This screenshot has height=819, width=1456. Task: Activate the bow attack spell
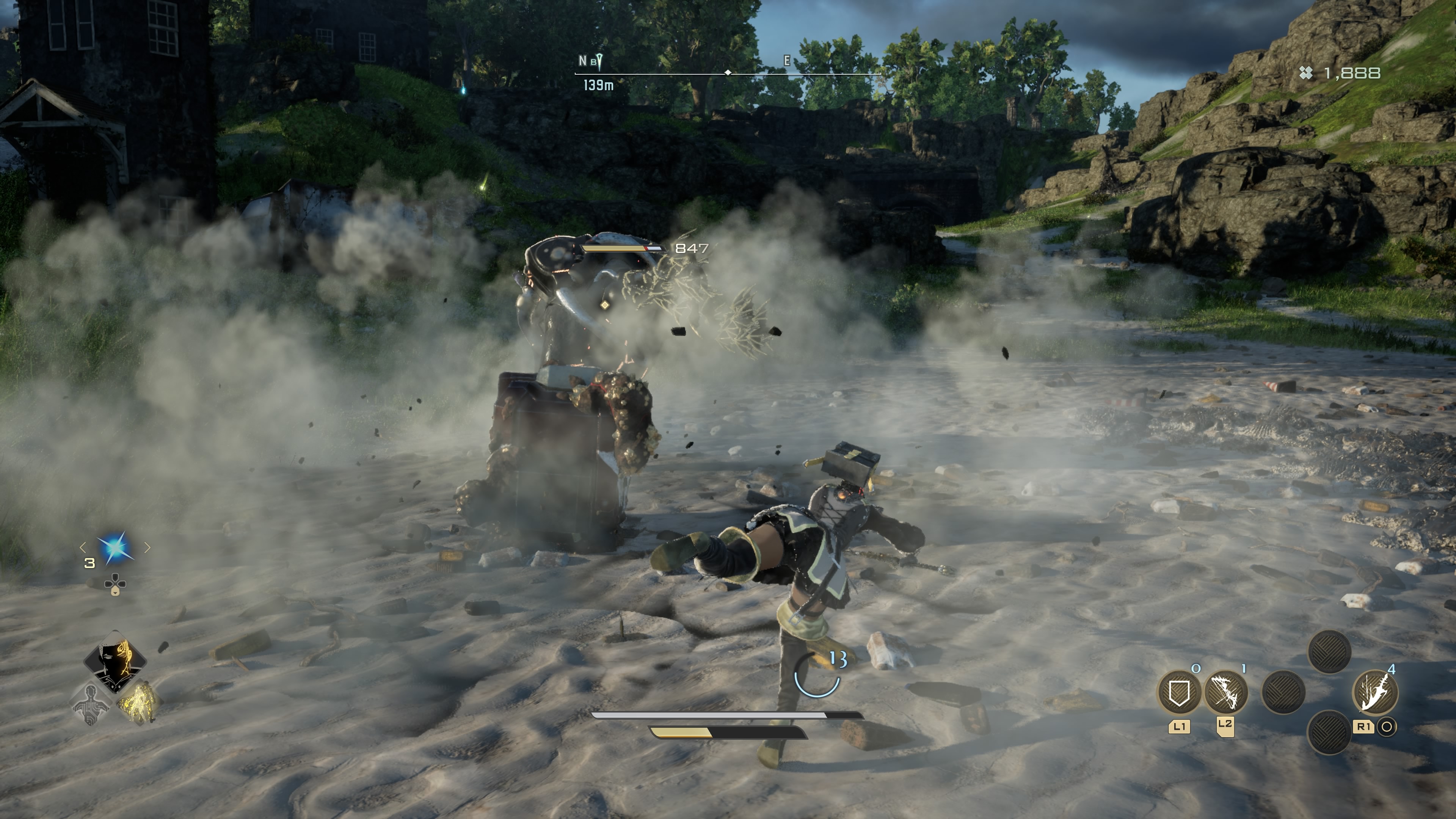pos(1225,692)
